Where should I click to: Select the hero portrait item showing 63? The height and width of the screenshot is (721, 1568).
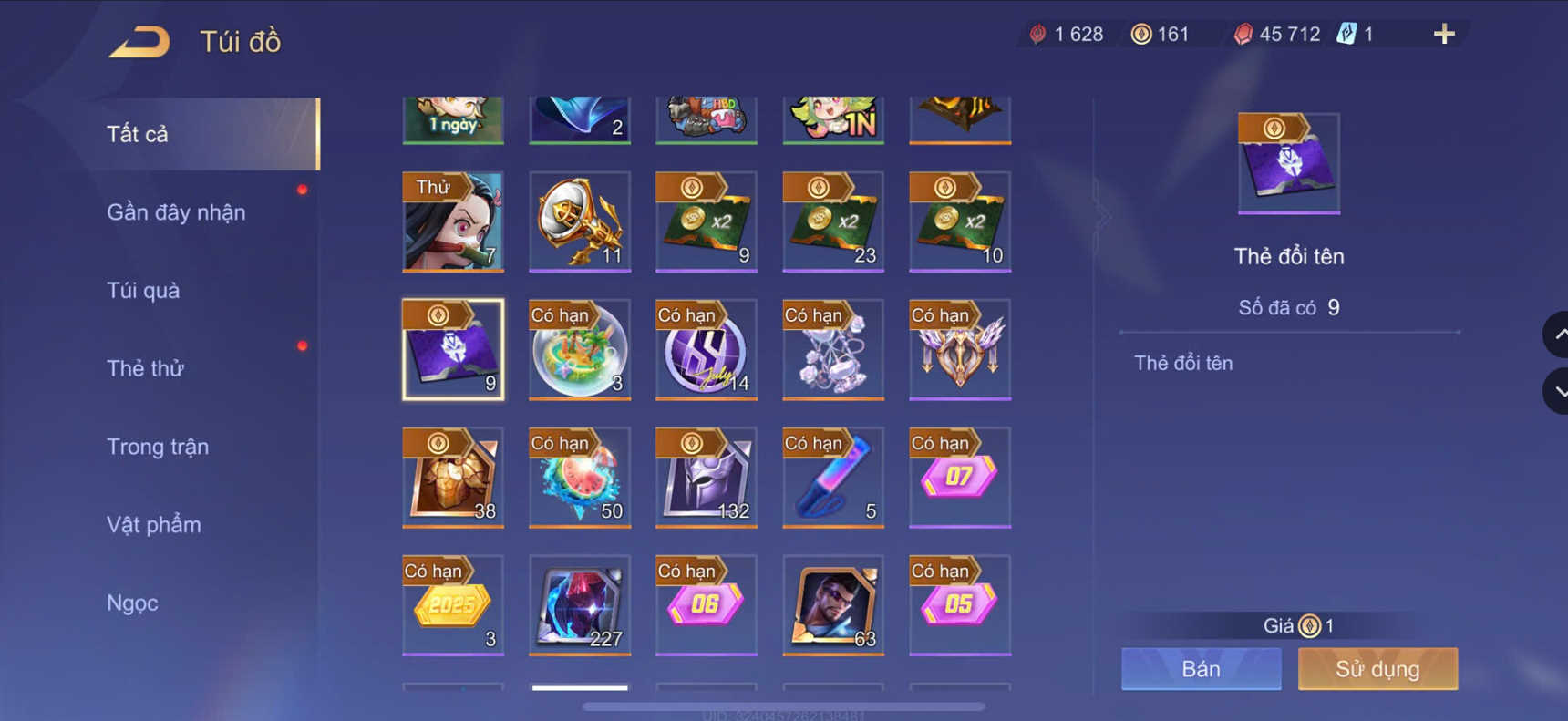[832, 604]
